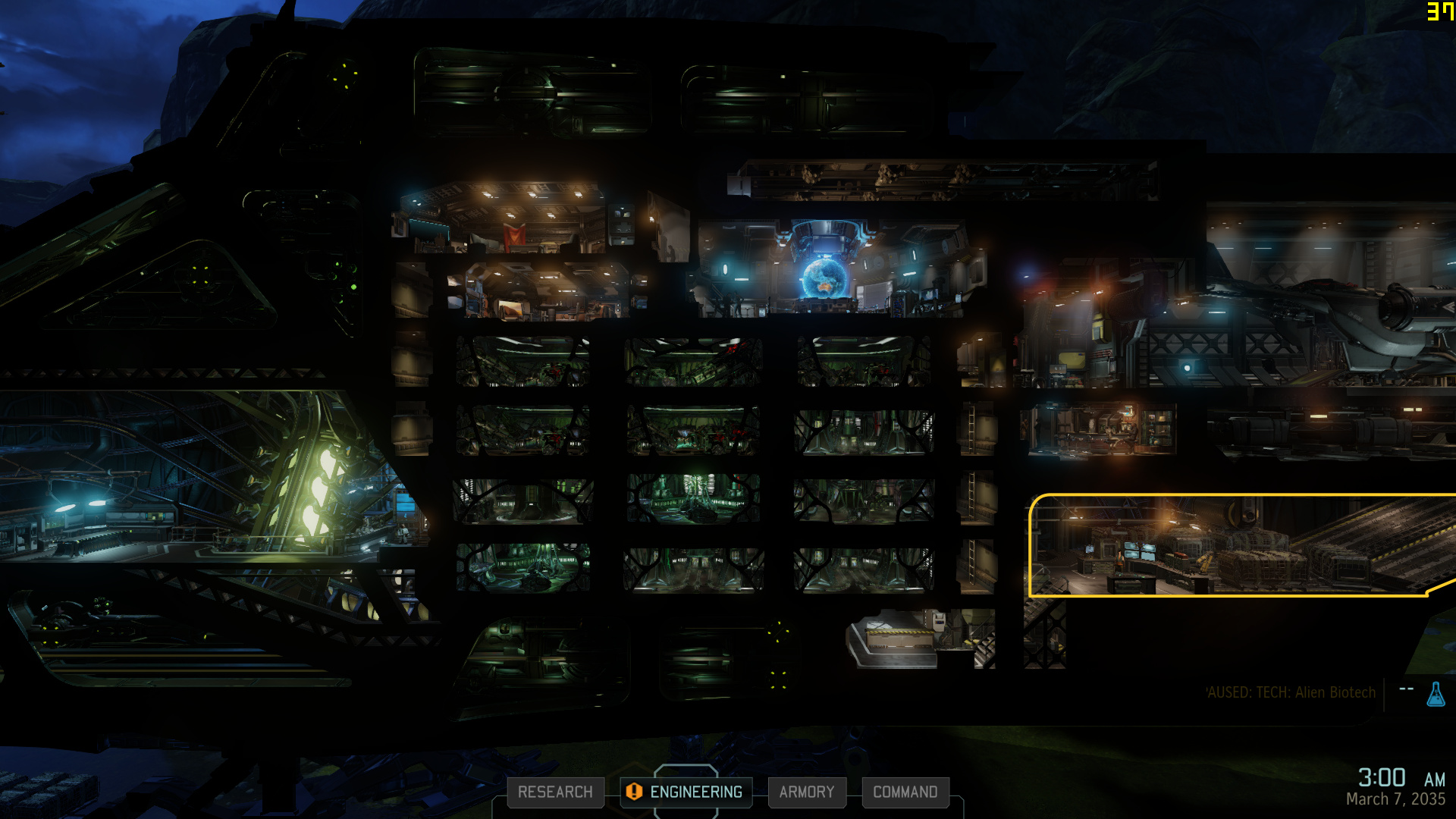Open the Research menu tab
Screen dimensions: 1456x819
pos(555,792)
